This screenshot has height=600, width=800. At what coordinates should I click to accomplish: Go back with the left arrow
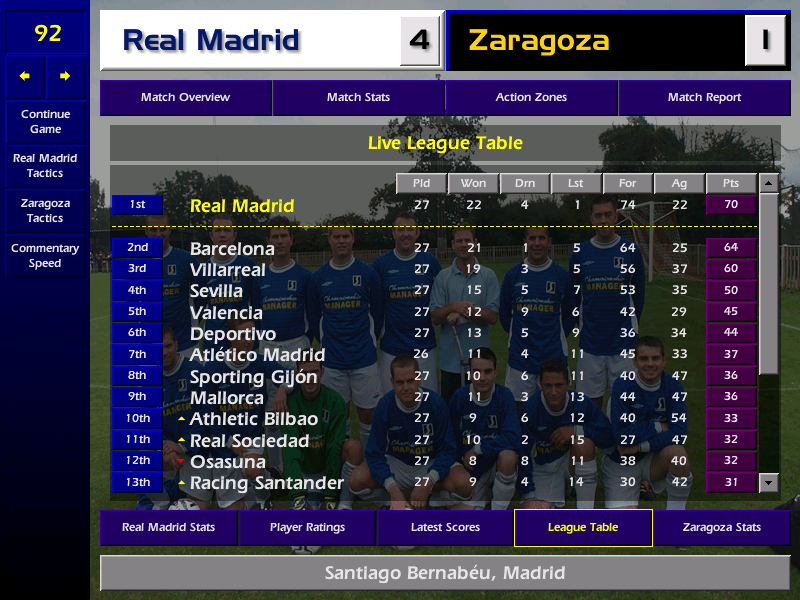(x=25, y=76)
